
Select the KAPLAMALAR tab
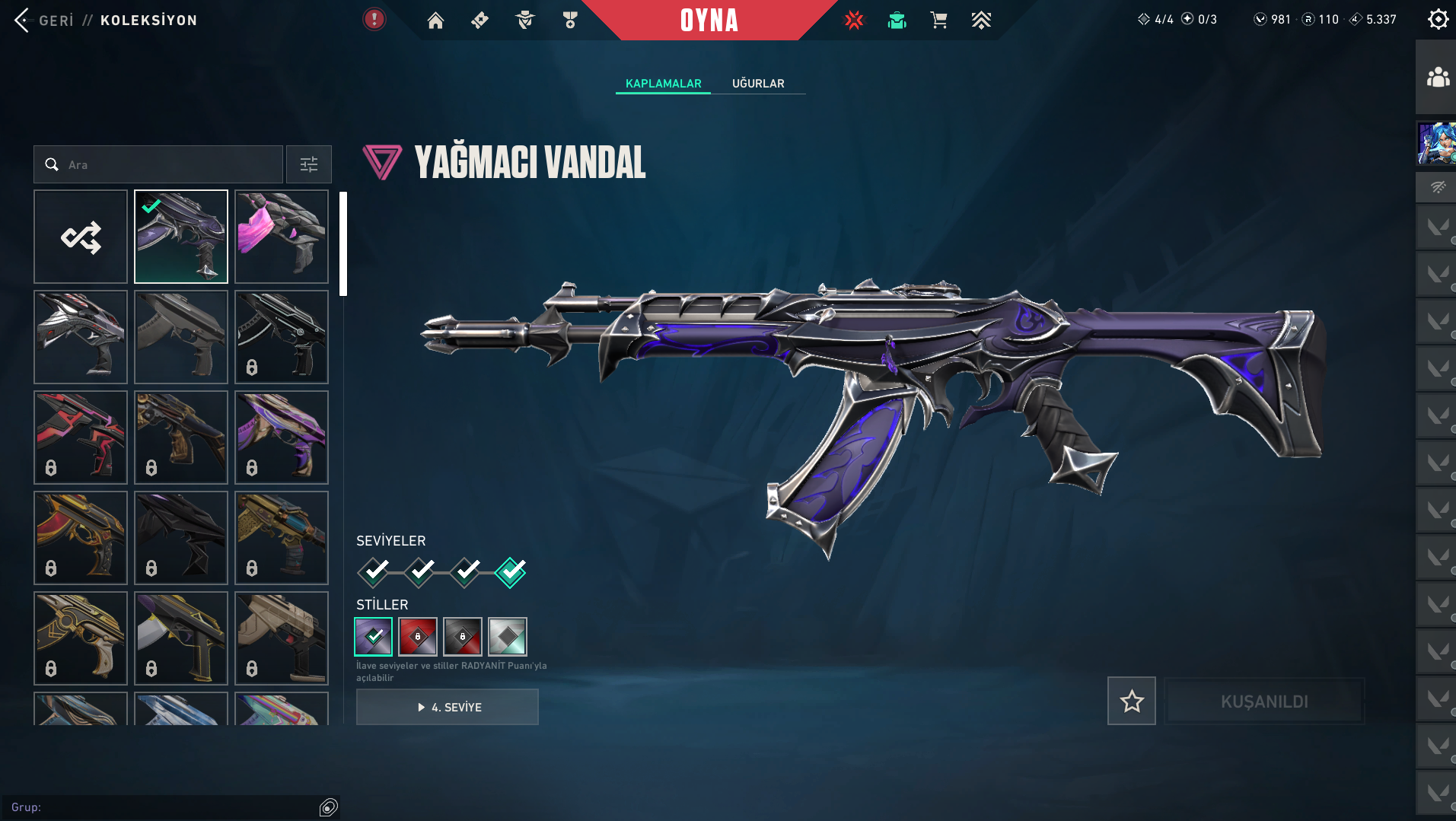pyautogui.click(x=663, y=84)
